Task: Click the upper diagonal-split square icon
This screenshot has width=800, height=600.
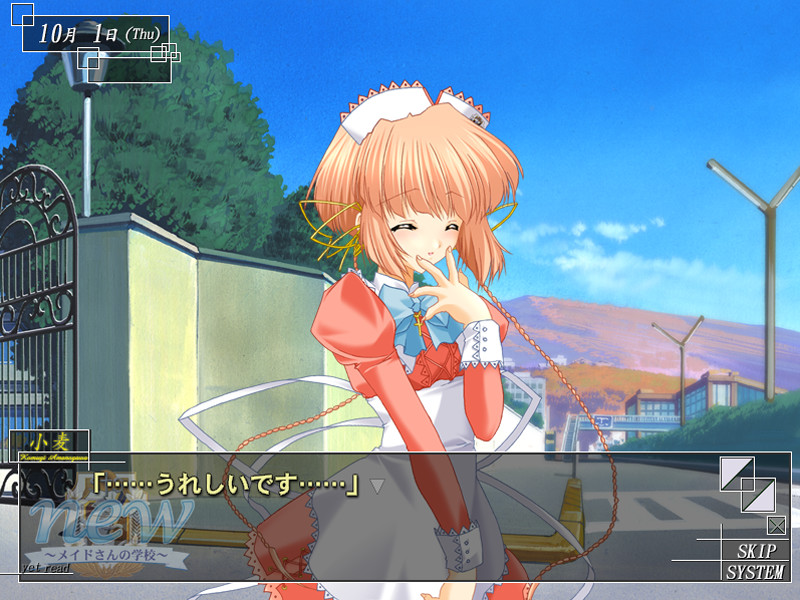Action: coord(737,474)
